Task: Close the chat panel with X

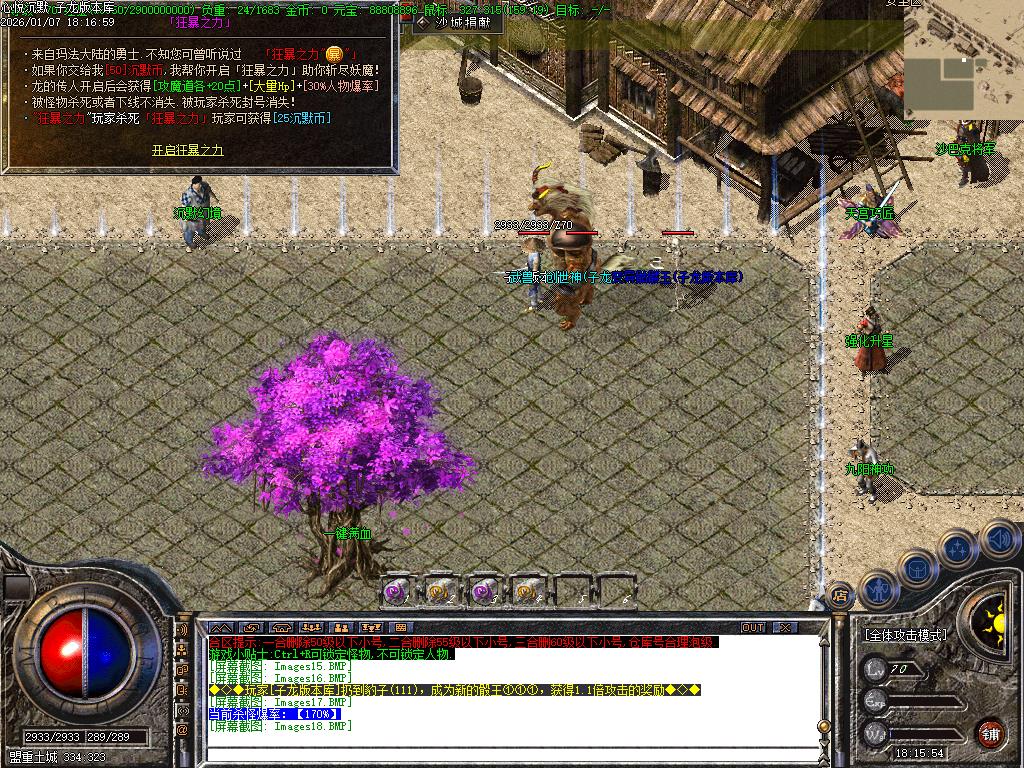Action: pyautogui.click(x=786, y=628)
